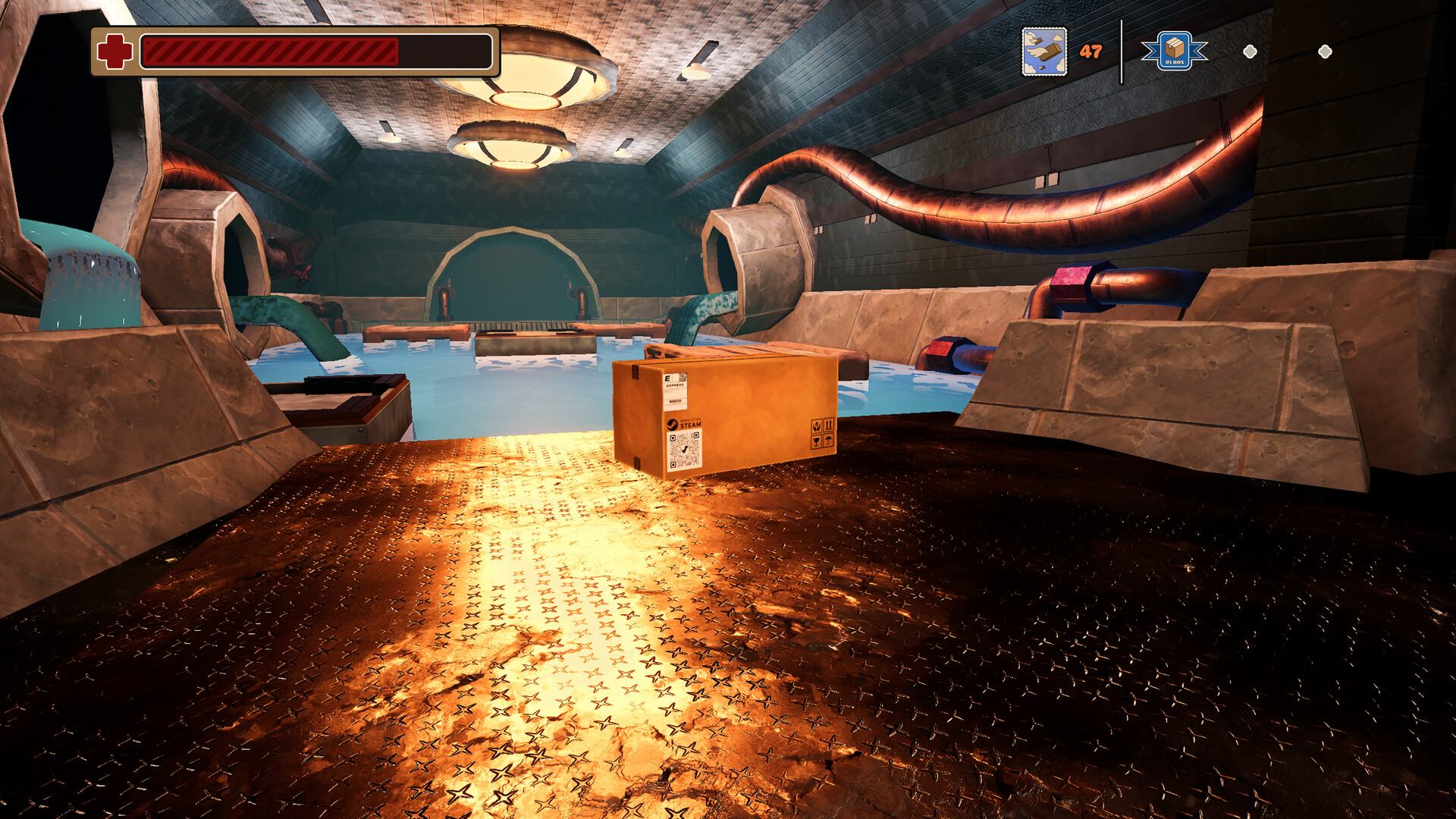Open the #1 BOX badge emblem
The width and height of the screenshot is (1456, 819).
pos(1175,51)
